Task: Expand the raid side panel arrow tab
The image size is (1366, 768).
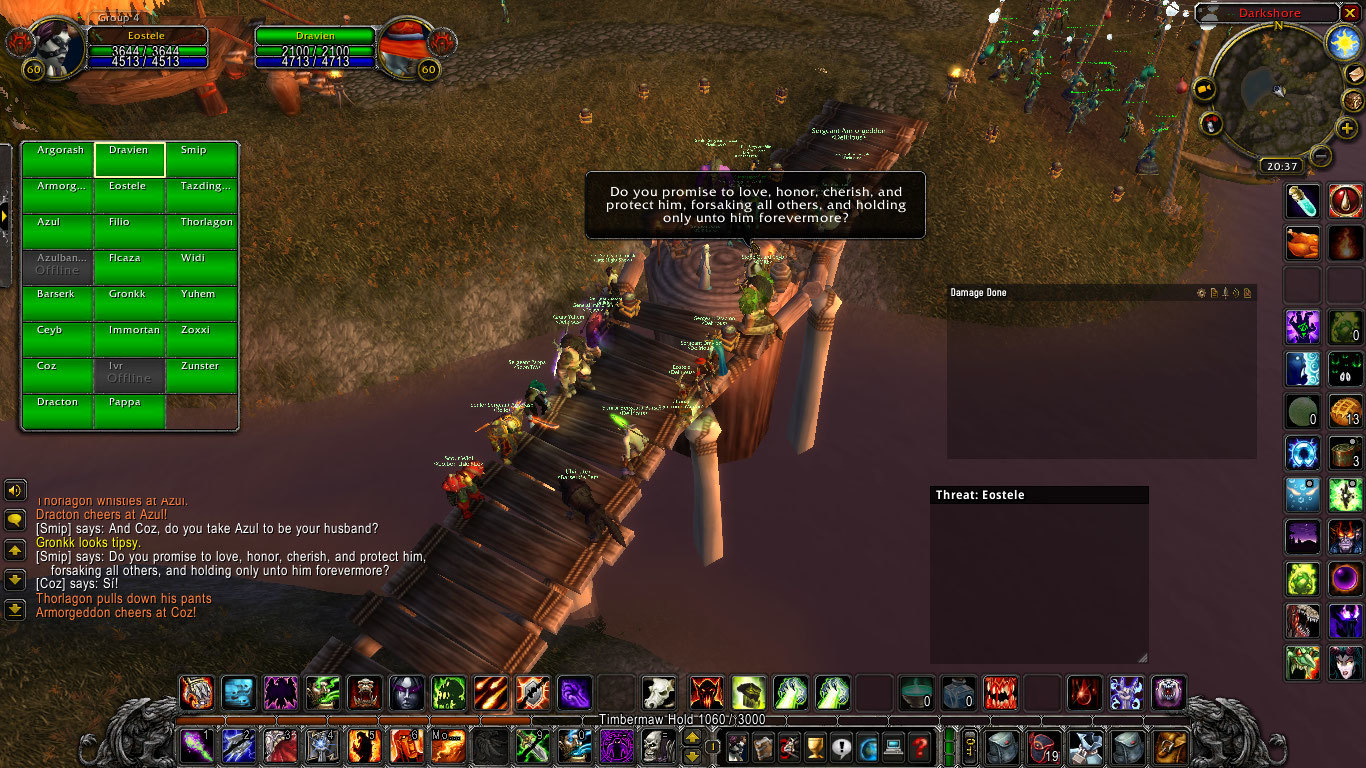Action: coord(6,214)
